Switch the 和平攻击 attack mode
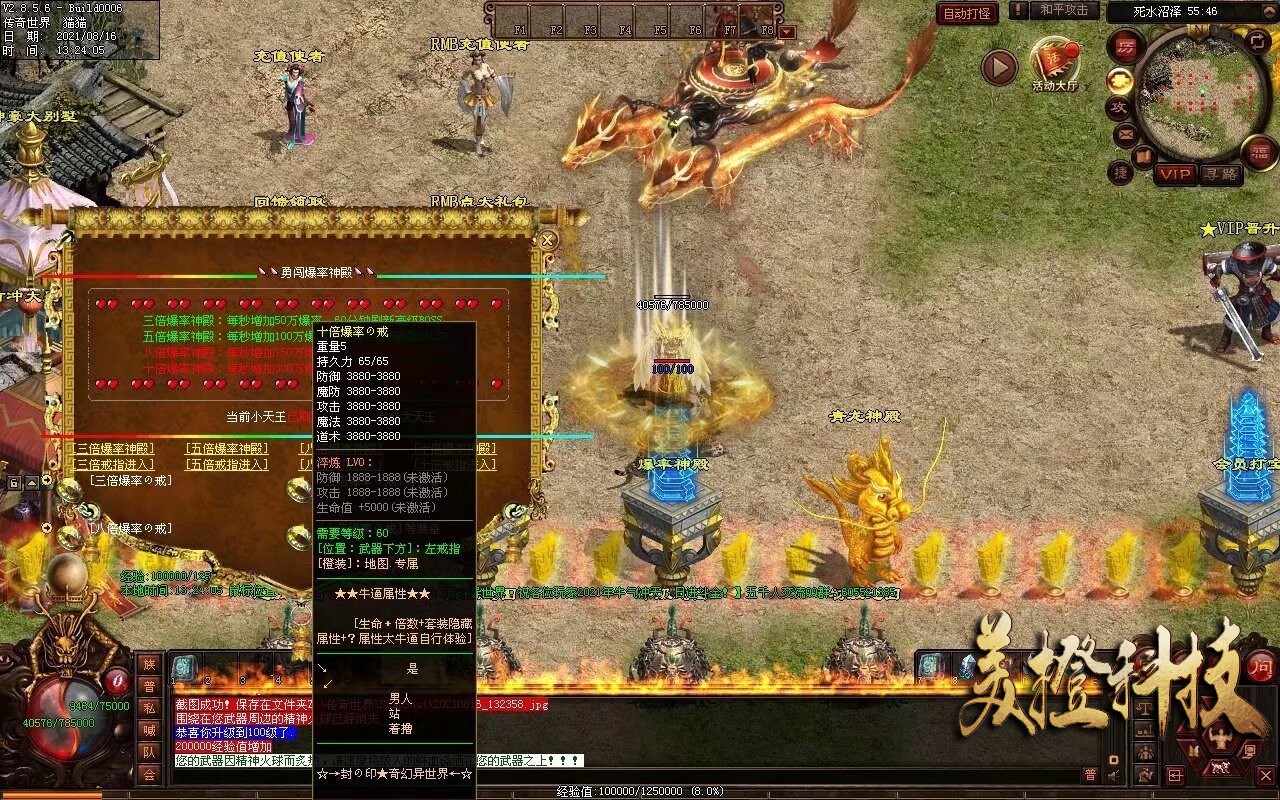This screenshot has height=800, width=1280. click(1064, 10)
